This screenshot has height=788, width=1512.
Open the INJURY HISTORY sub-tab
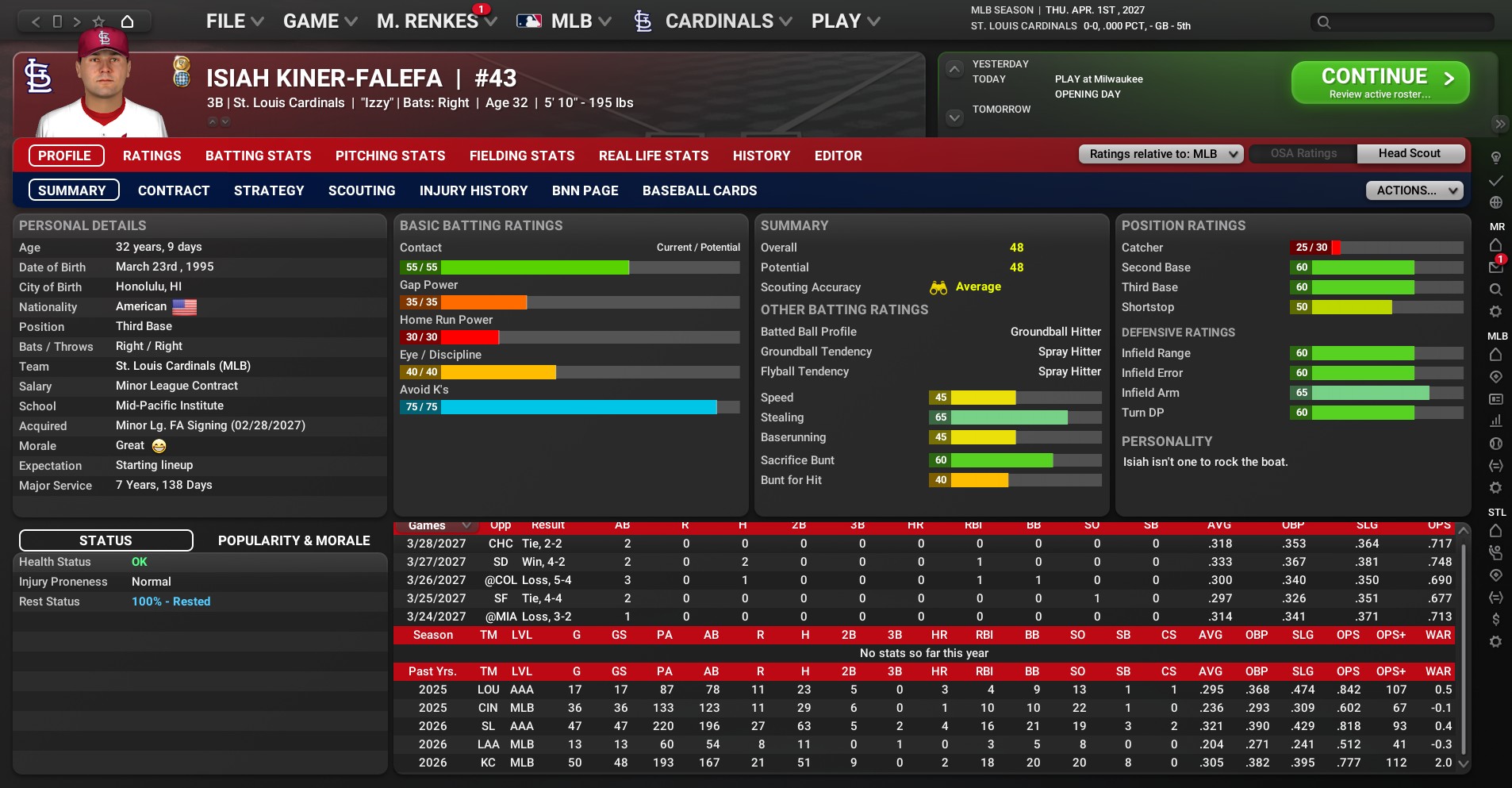coord(473,190)
